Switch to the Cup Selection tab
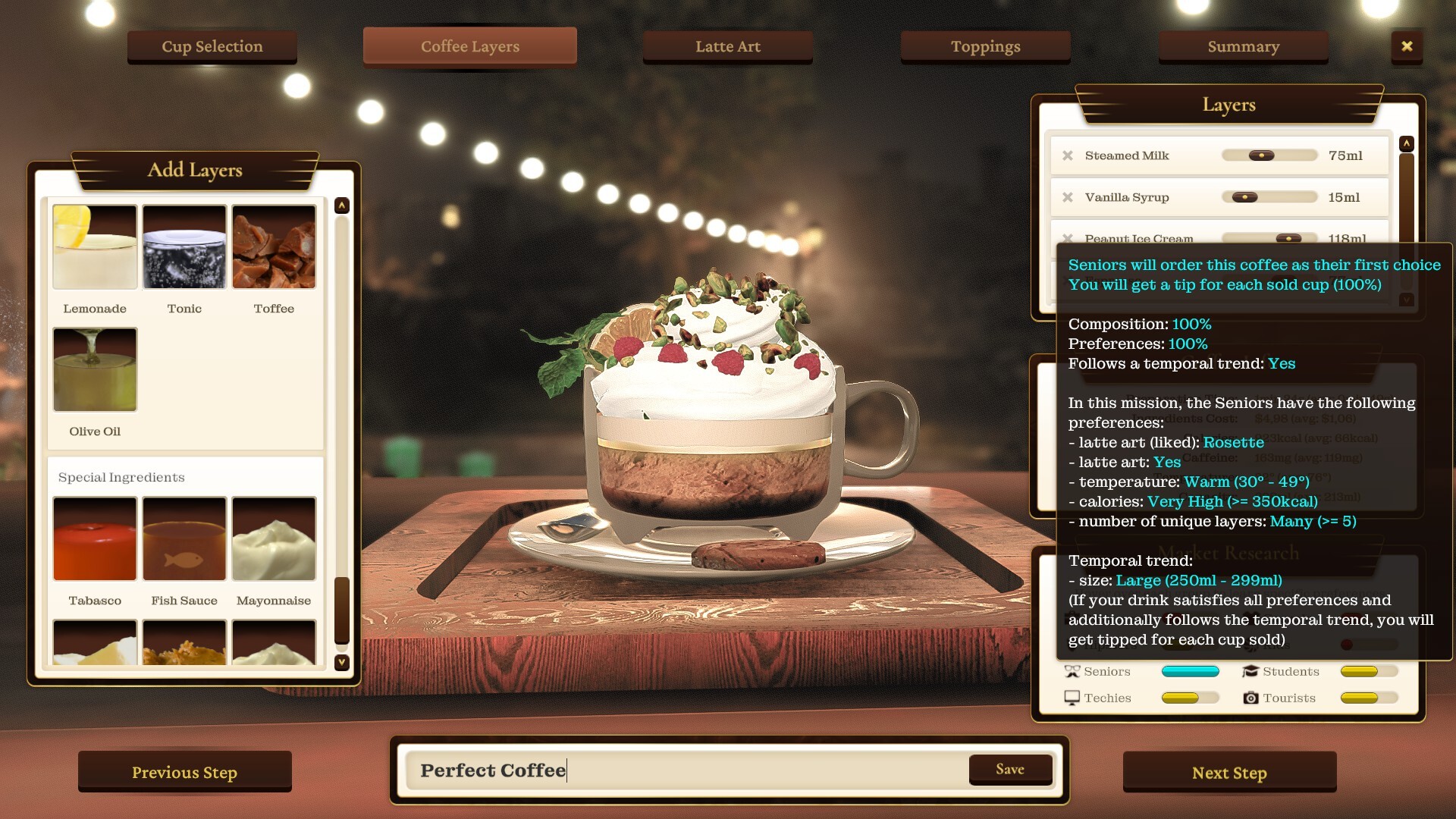Image resolution: width=1456 pixels, height=819 pixels. 212,46
